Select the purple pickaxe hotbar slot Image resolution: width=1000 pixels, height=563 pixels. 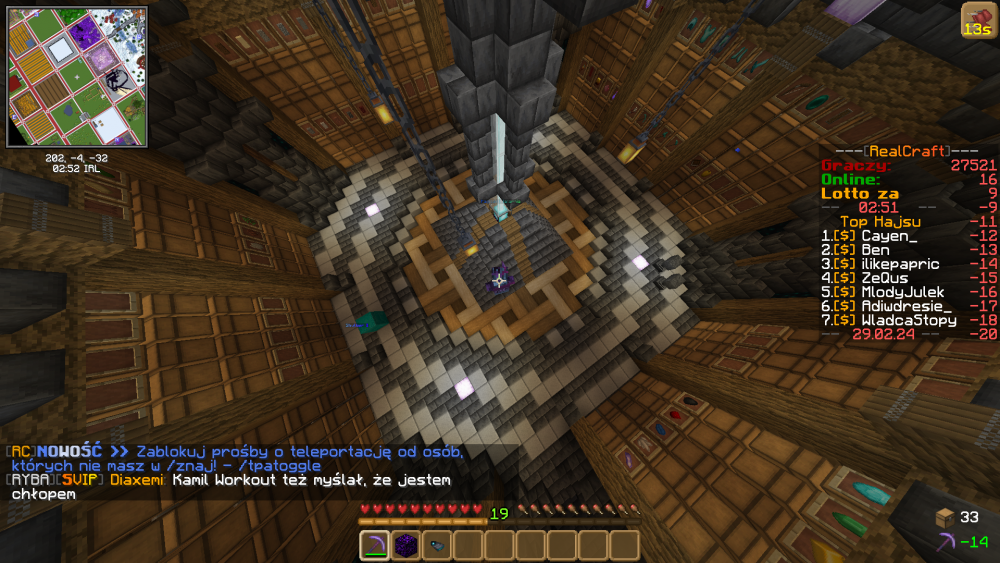click(375, 545)
